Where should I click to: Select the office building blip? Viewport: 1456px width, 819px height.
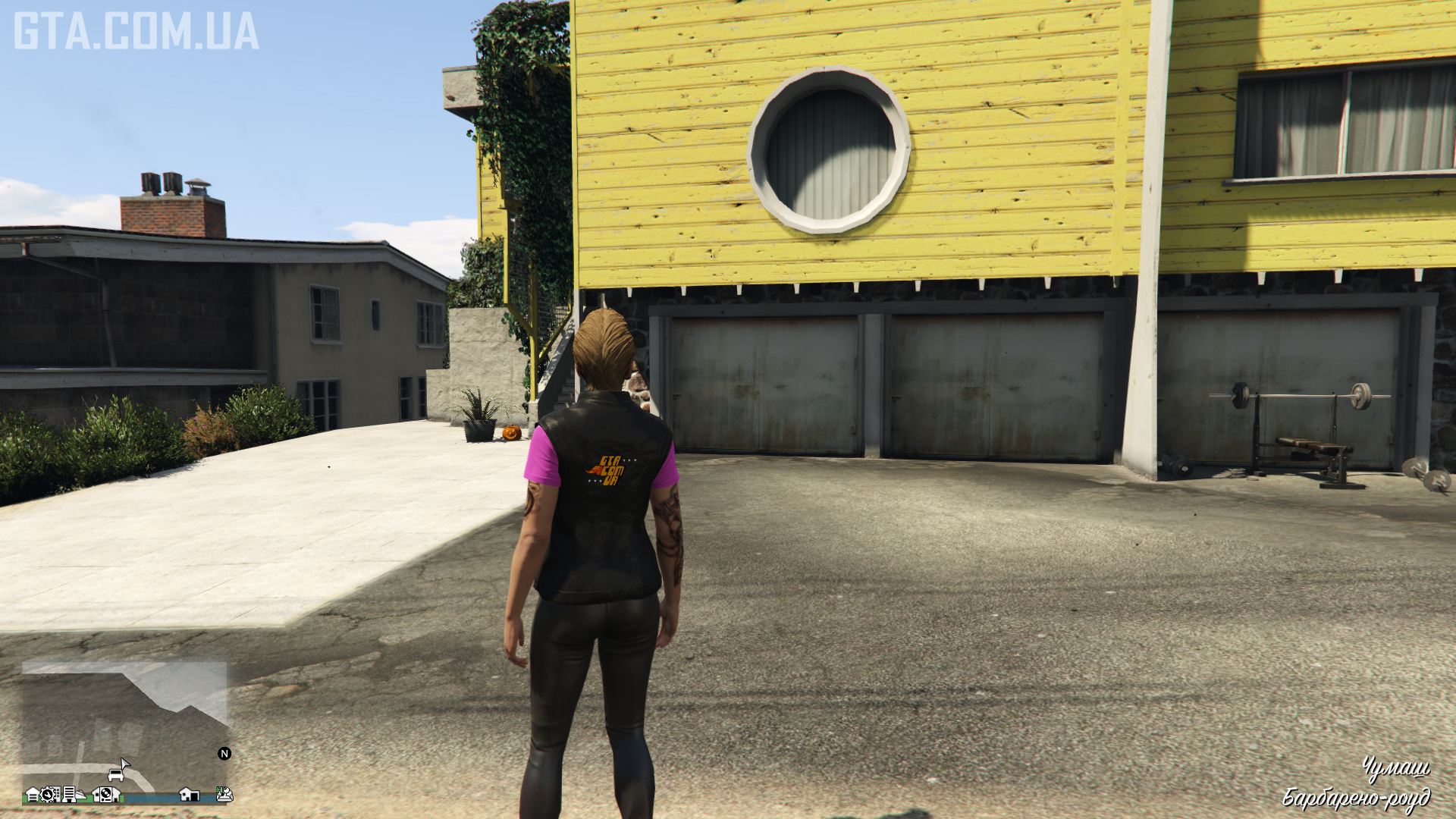[69, 795]
